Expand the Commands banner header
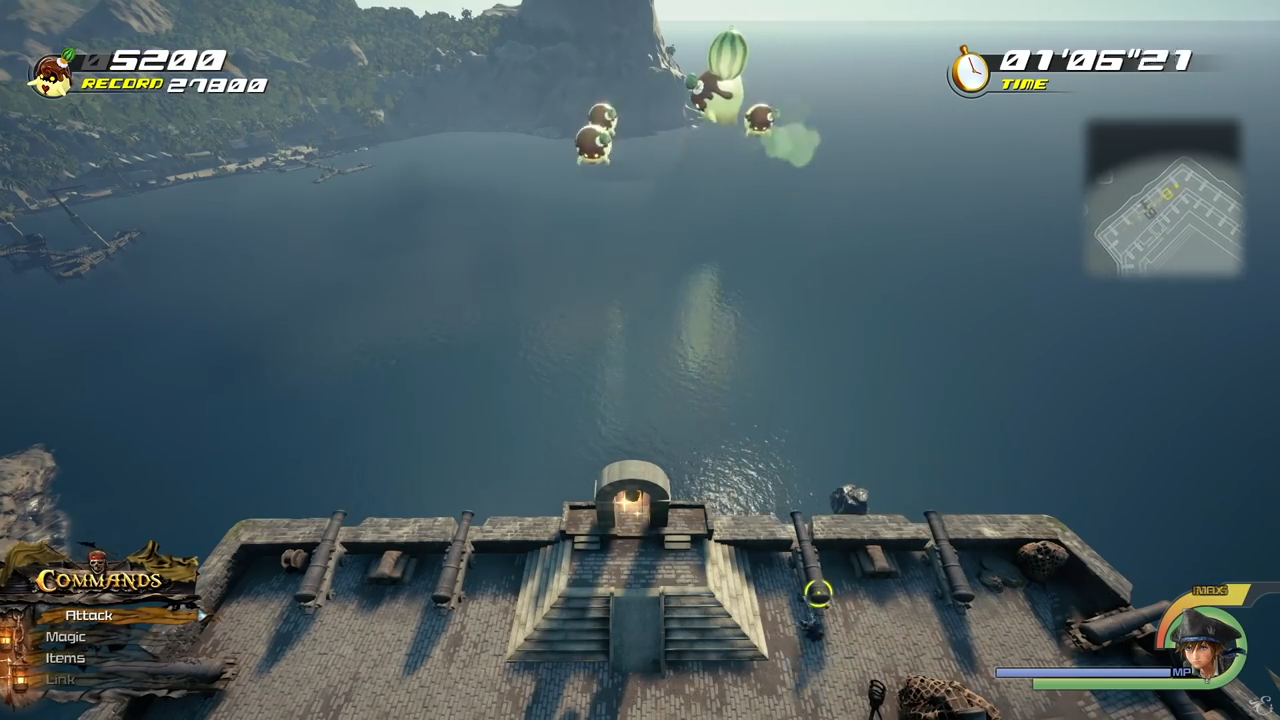Screen dimensions: 1280x720 [x=100, y=581]
